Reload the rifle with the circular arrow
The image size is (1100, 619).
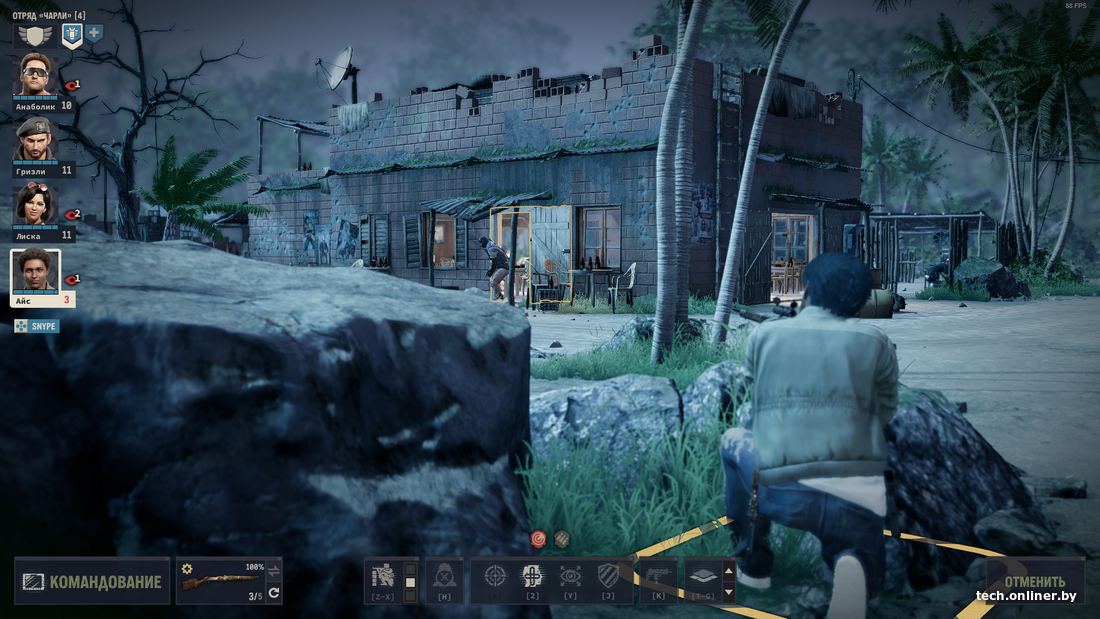pyautogui.click(x=274, y=593)
